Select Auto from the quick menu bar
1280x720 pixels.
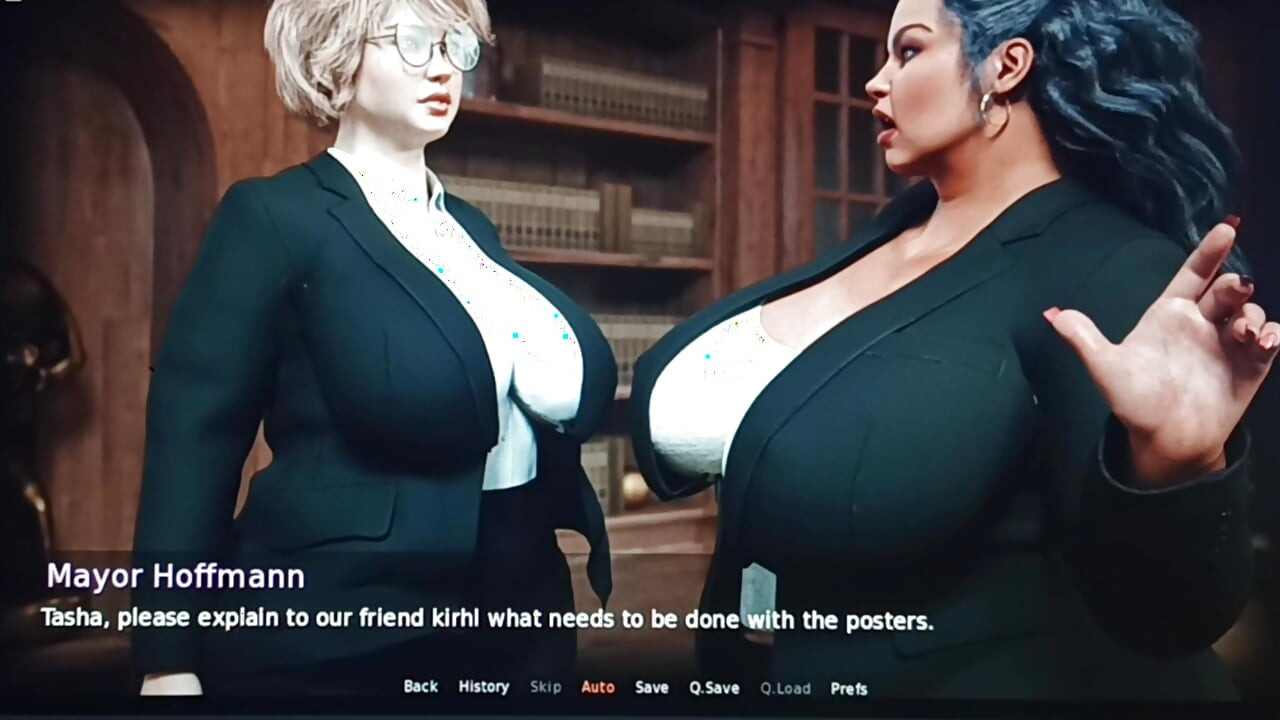point(597,687)
